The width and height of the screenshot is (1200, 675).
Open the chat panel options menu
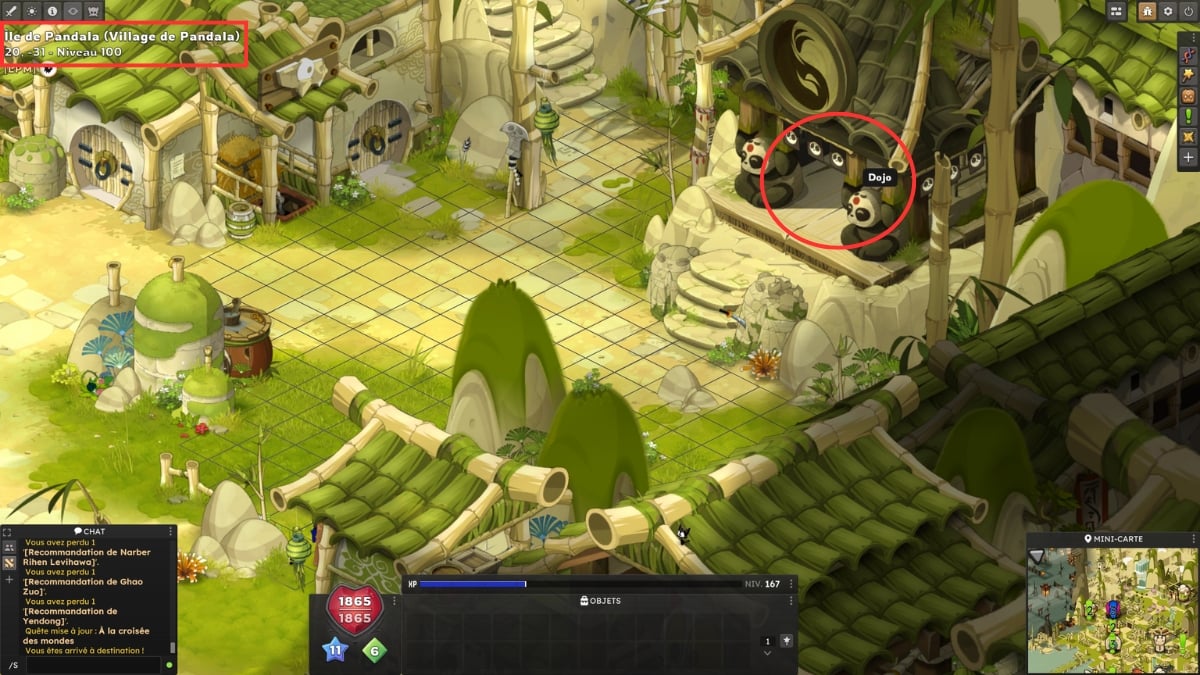[171, 532]
